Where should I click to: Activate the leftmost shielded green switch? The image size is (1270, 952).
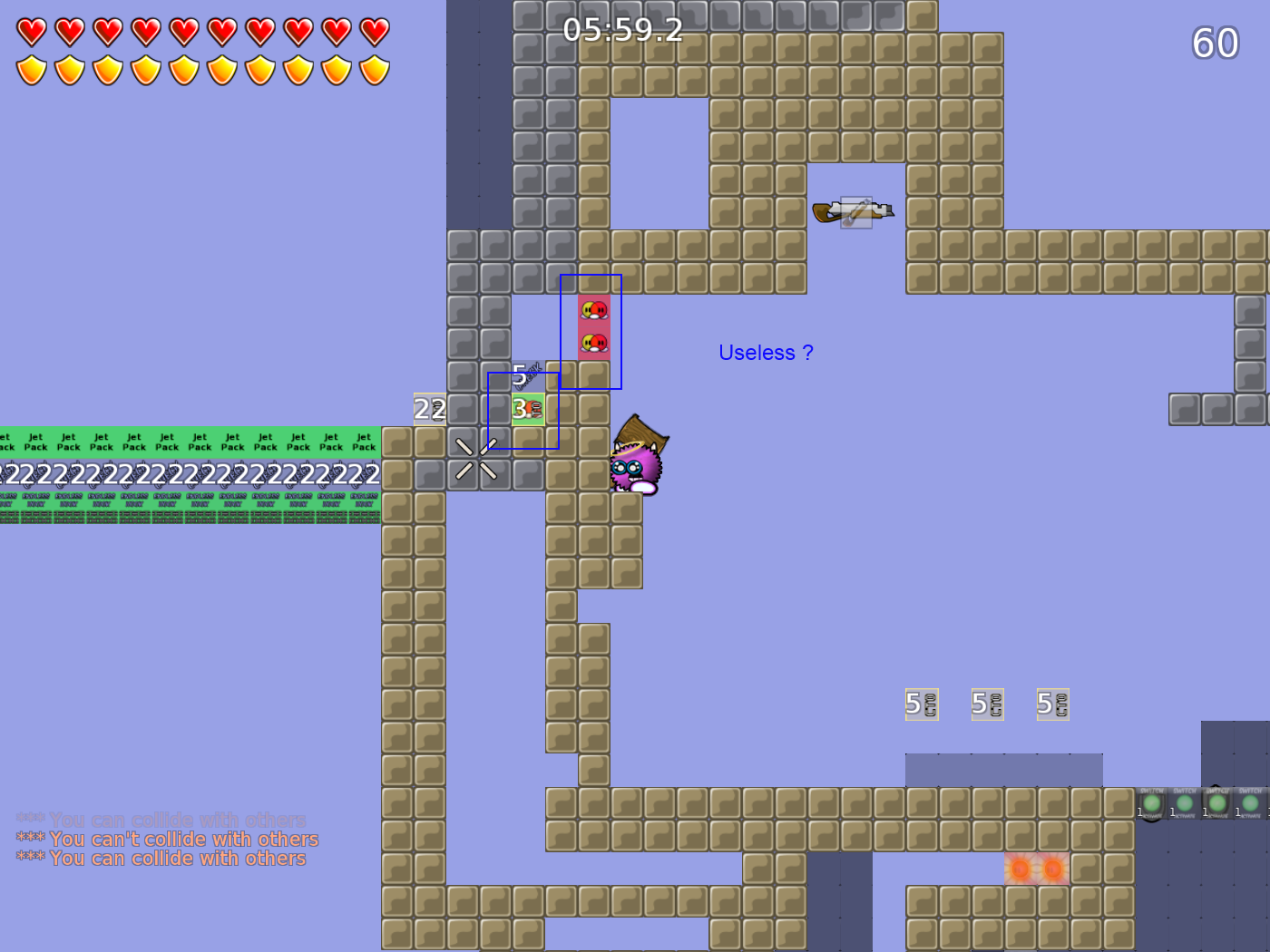(x=1150, y=803)
